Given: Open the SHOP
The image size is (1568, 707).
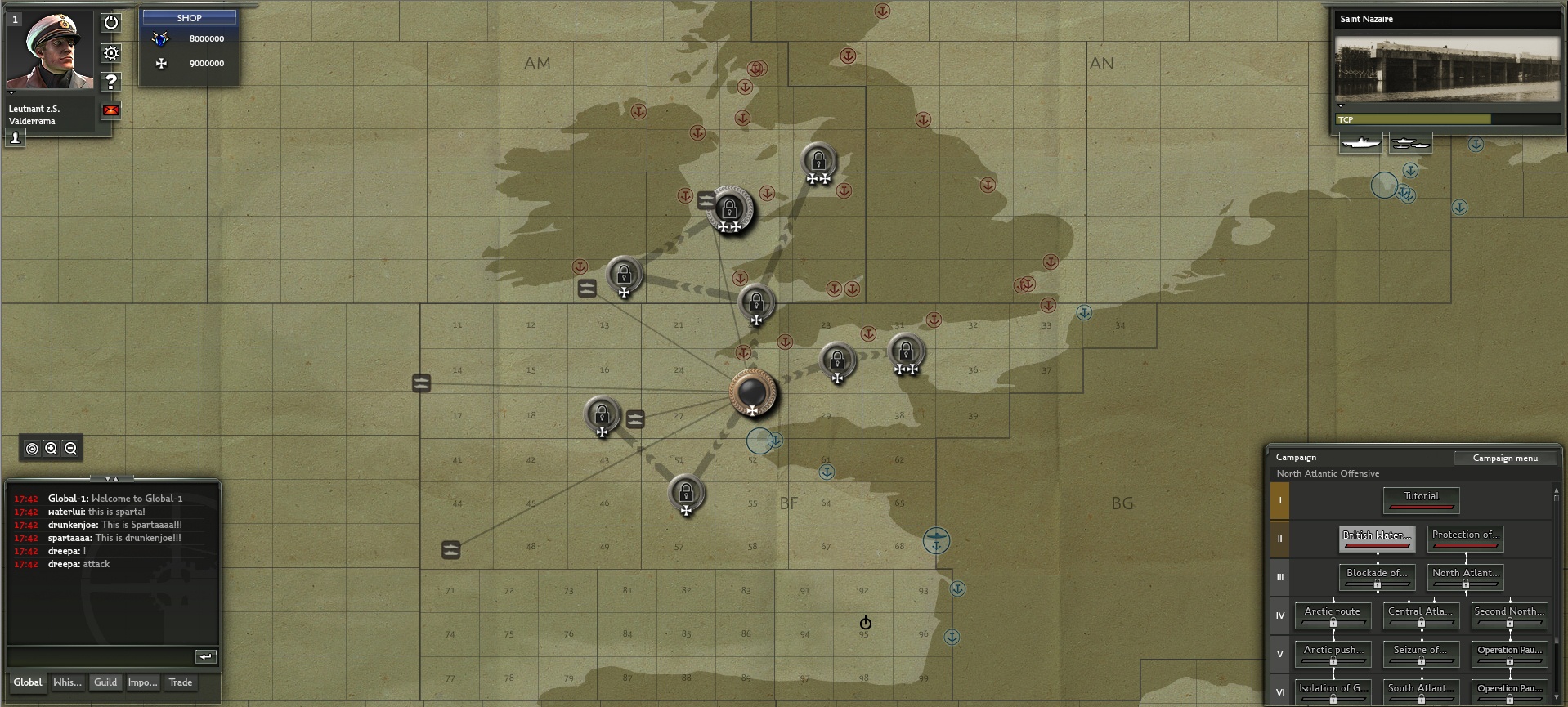Looking at the screenshot, I should click(x=188, y=16).
